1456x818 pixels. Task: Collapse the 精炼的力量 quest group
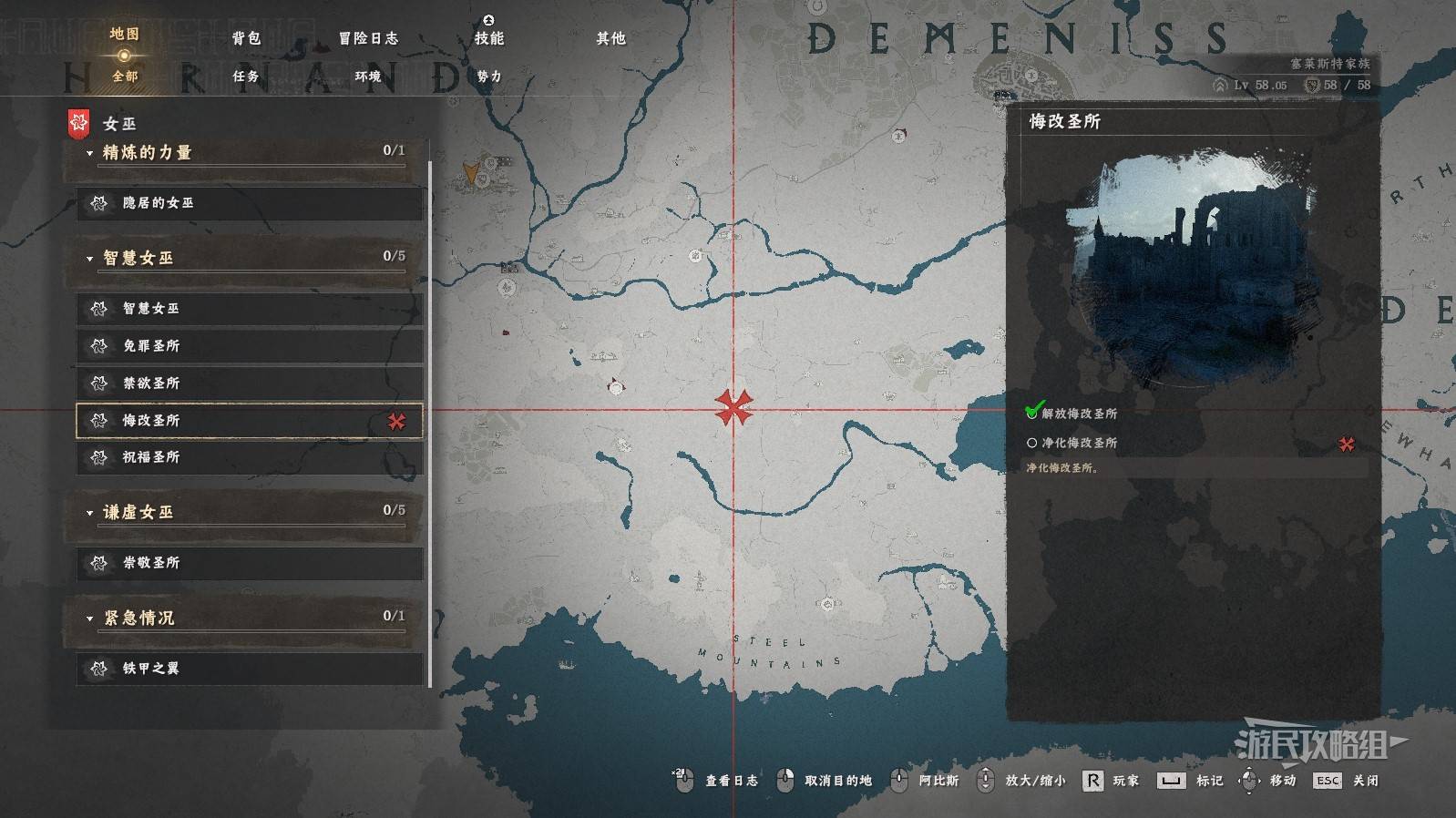146,152
